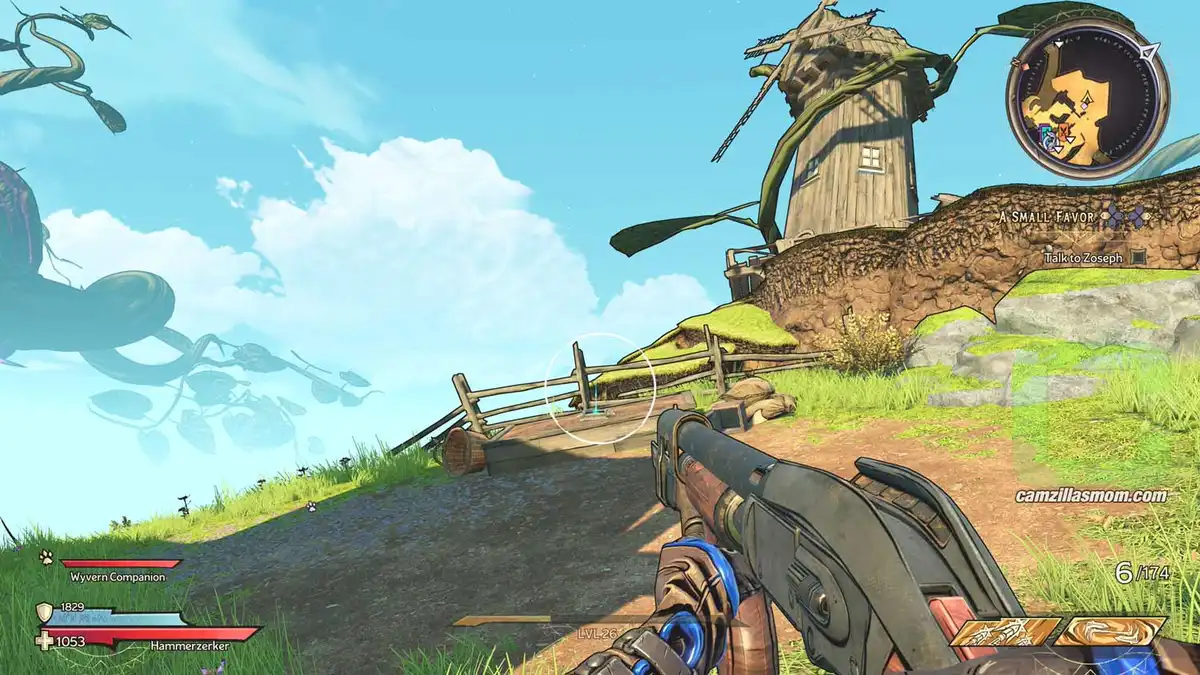Click the Wyvern Companion paw icon
The width and height of the screenshot is (1200, 675).
[x=46, y=557]
